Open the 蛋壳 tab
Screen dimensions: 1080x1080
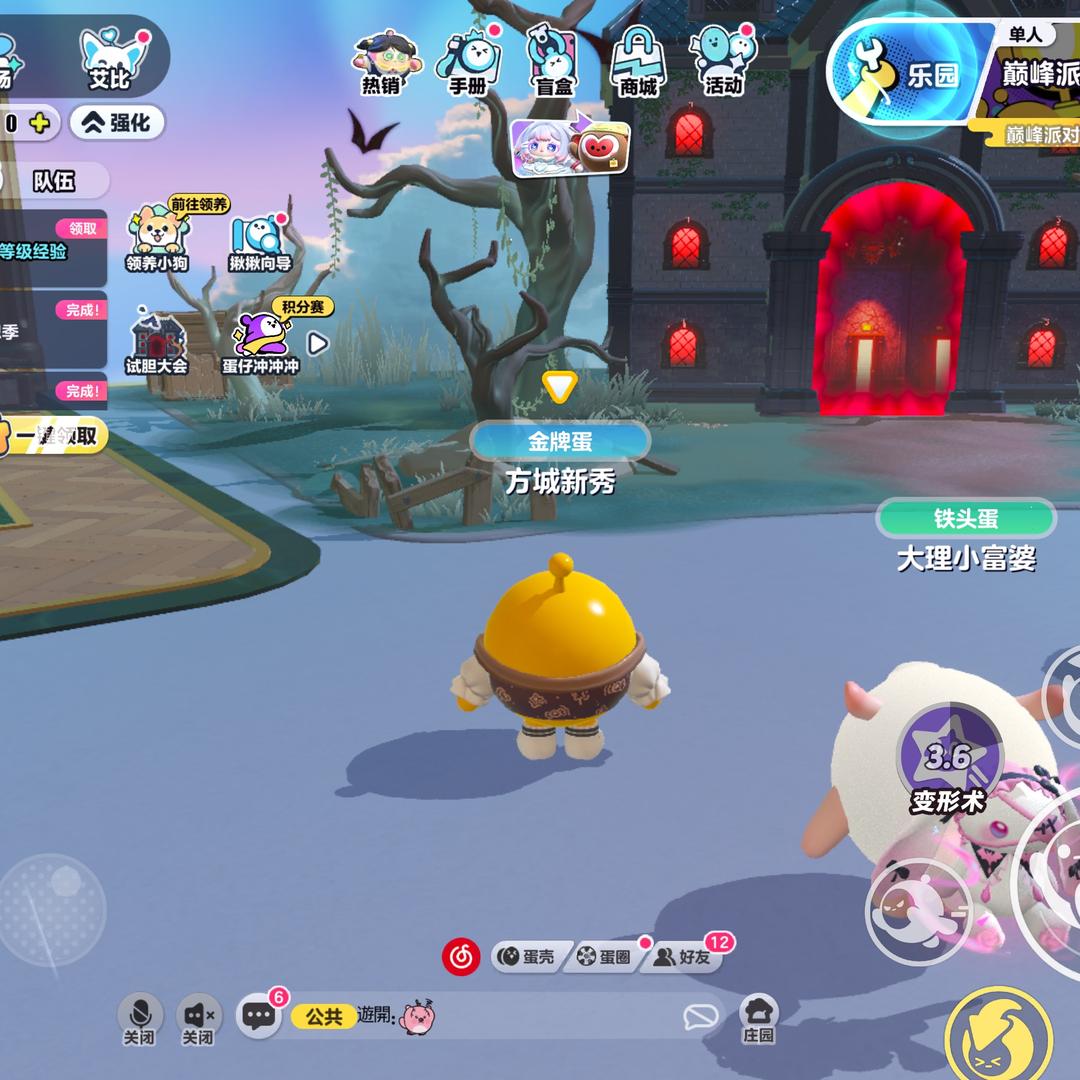pyautogui.click(x=528, y=957)
